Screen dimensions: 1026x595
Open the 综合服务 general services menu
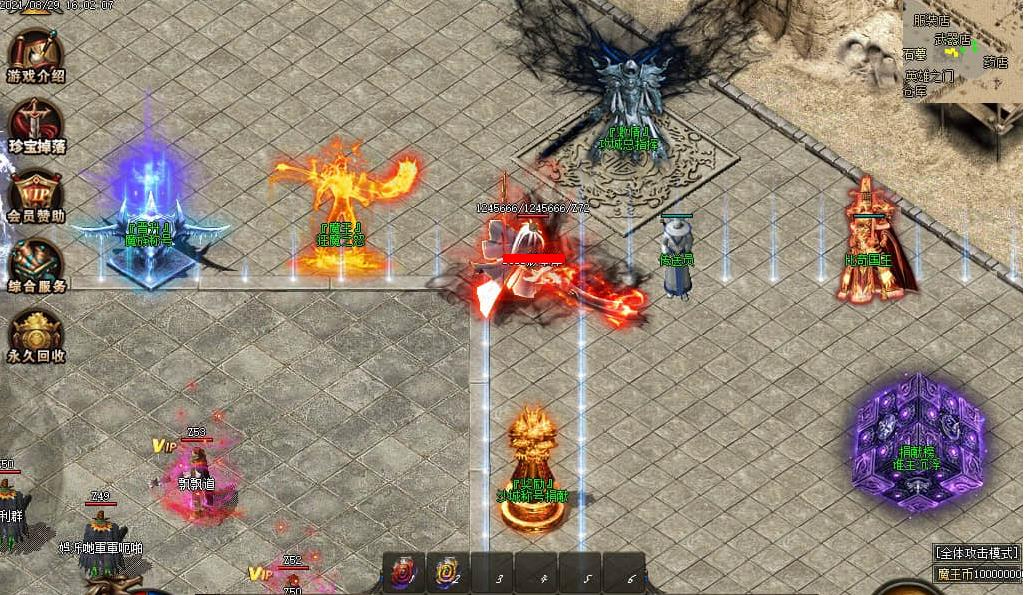[36, 264]
